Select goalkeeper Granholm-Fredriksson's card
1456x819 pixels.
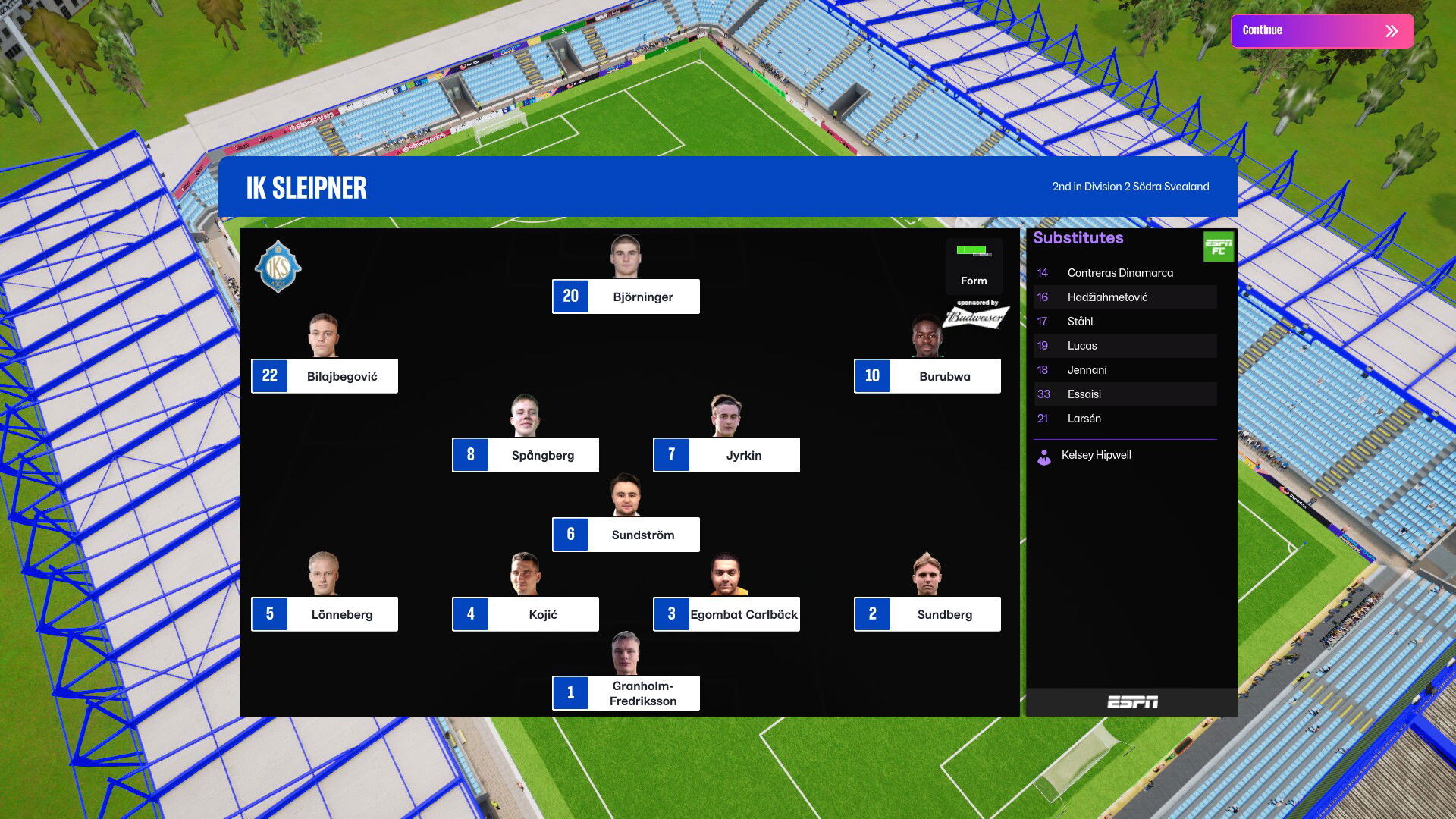point(626,693)
